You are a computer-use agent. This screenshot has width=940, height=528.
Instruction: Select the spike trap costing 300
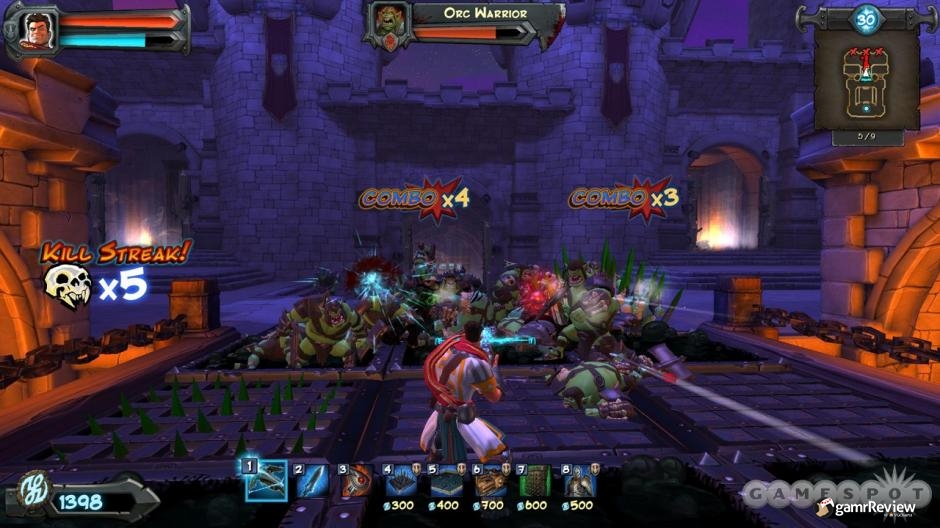tap(401, 479)
